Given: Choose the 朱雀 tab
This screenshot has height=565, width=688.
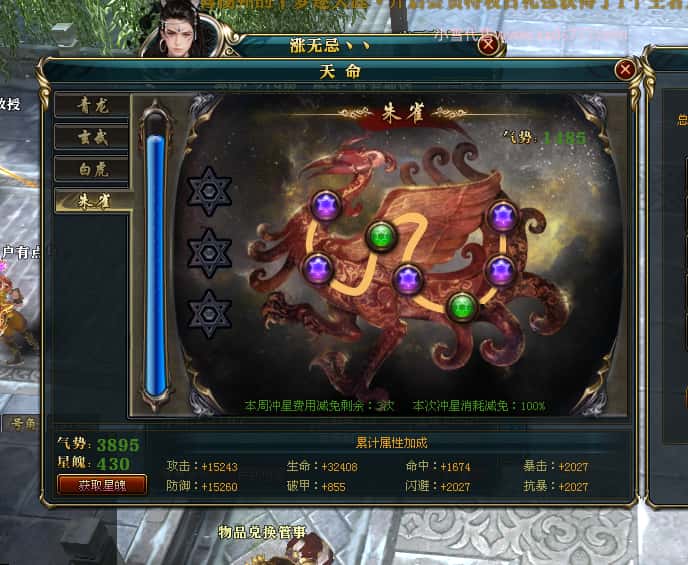Looking at the screenshot, I should pyautogui.click(x=92, y=201).
